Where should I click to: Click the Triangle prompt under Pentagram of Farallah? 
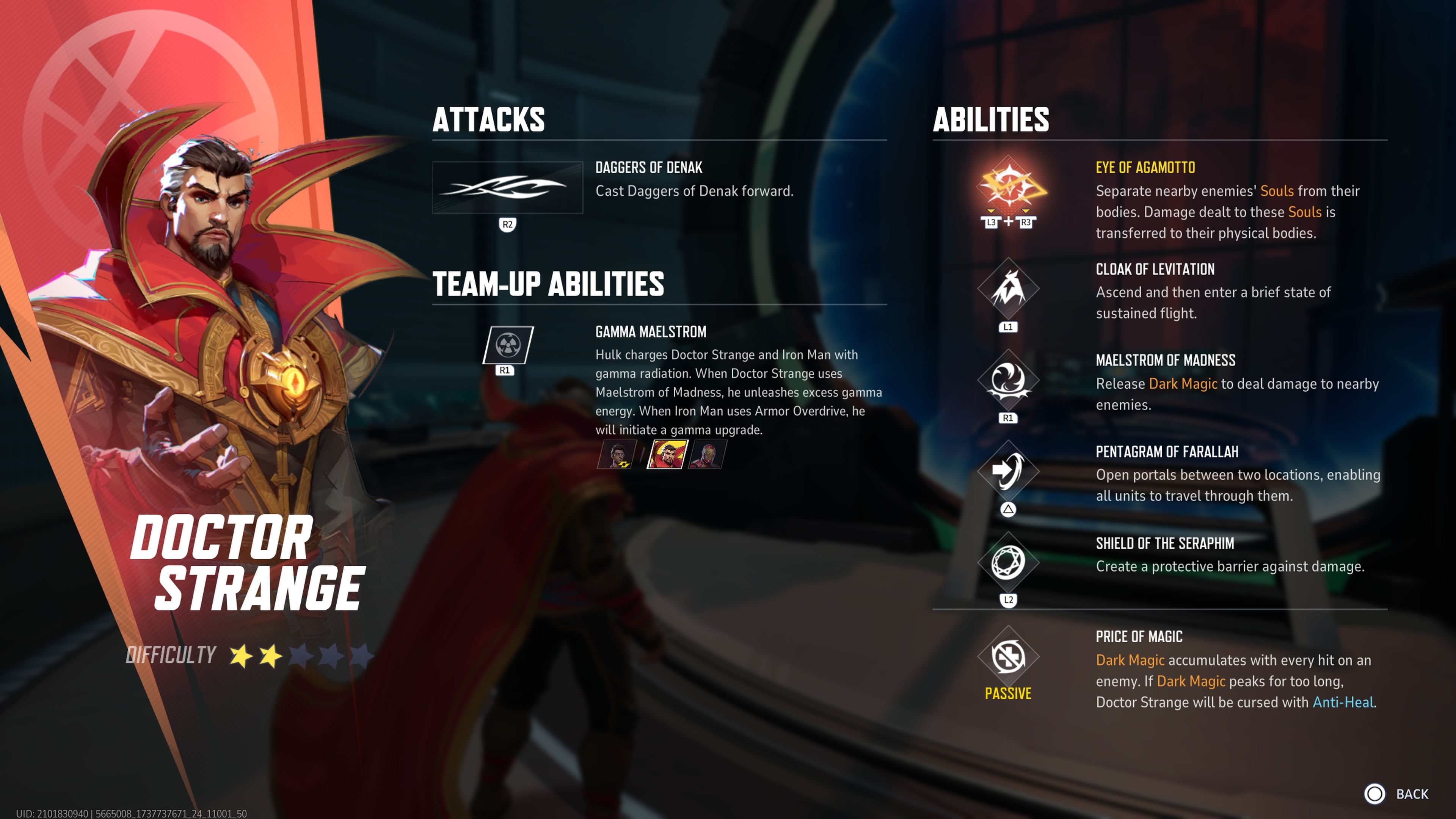coord(1008,509)
